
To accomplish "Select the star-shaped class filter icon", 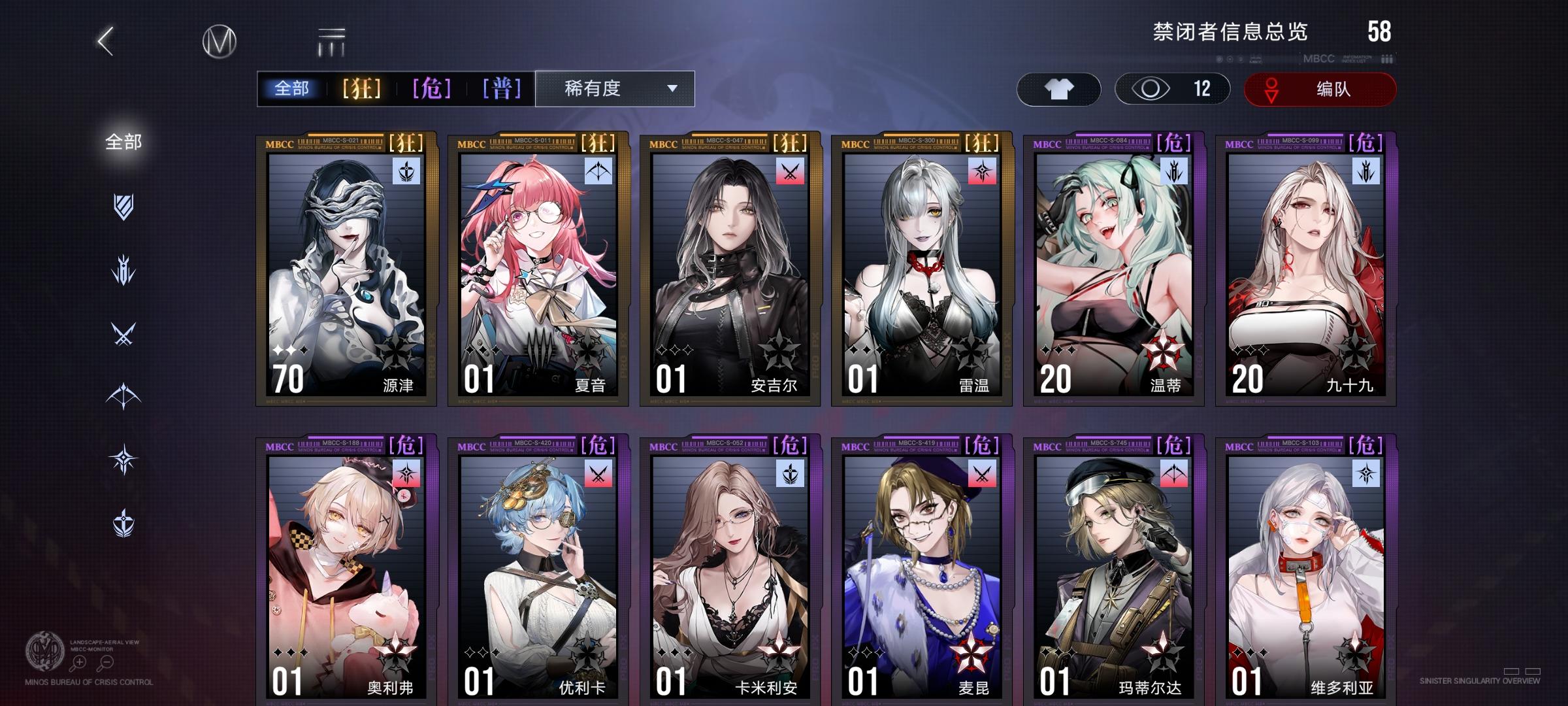I will click(123, 457).
